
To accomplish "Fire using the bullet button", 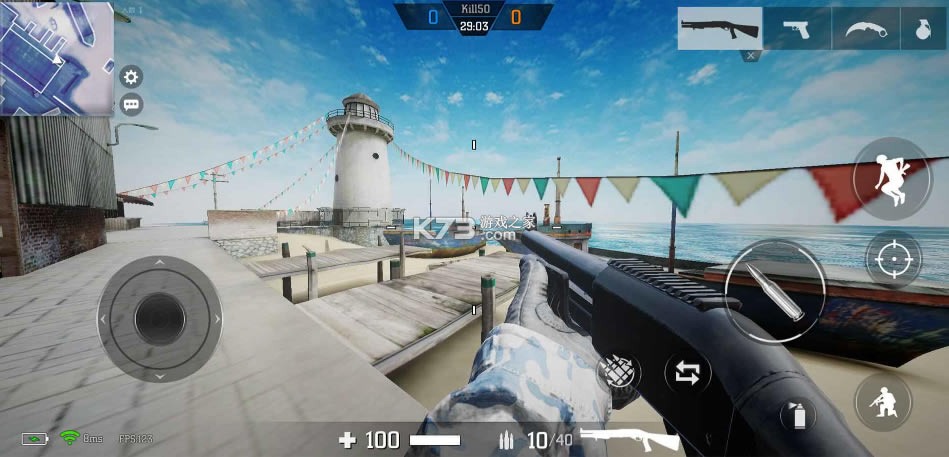I will coord(775,291).
